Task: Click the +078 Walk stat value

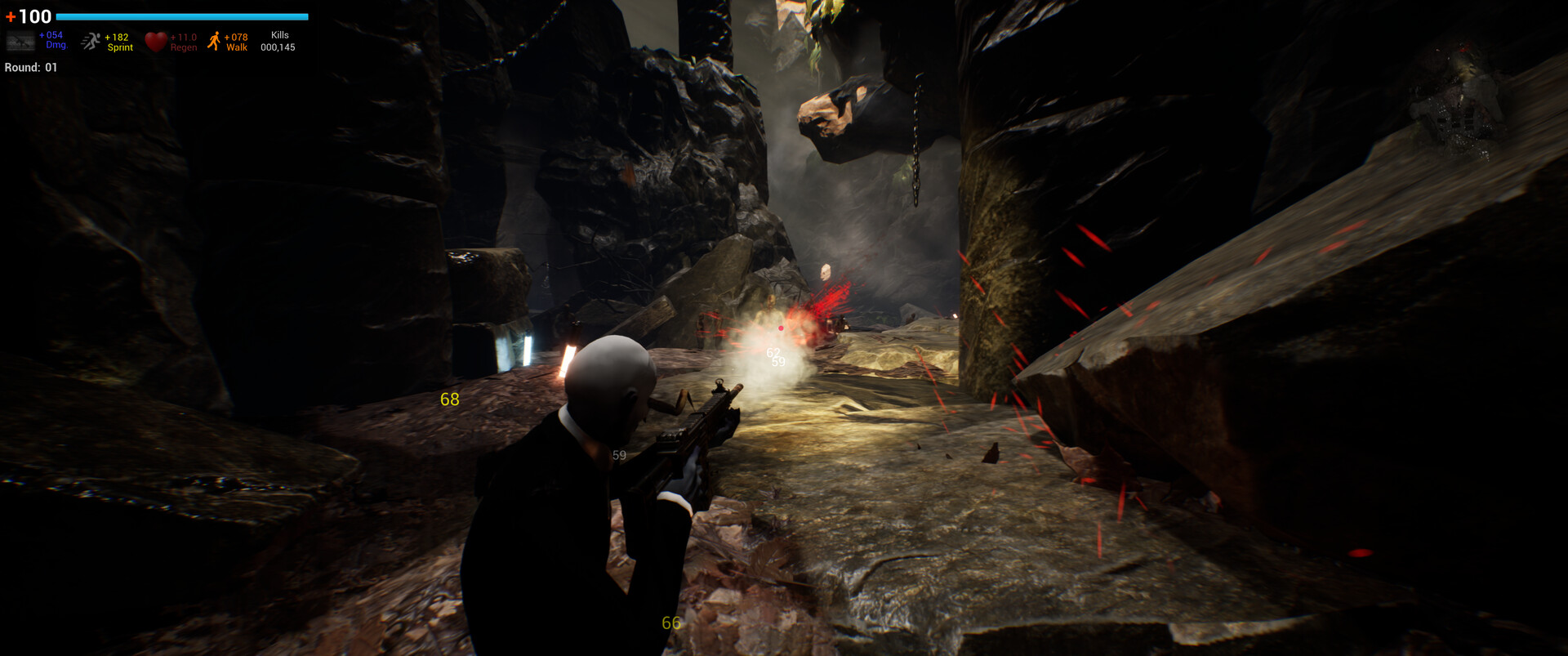Action: [234, 40]
